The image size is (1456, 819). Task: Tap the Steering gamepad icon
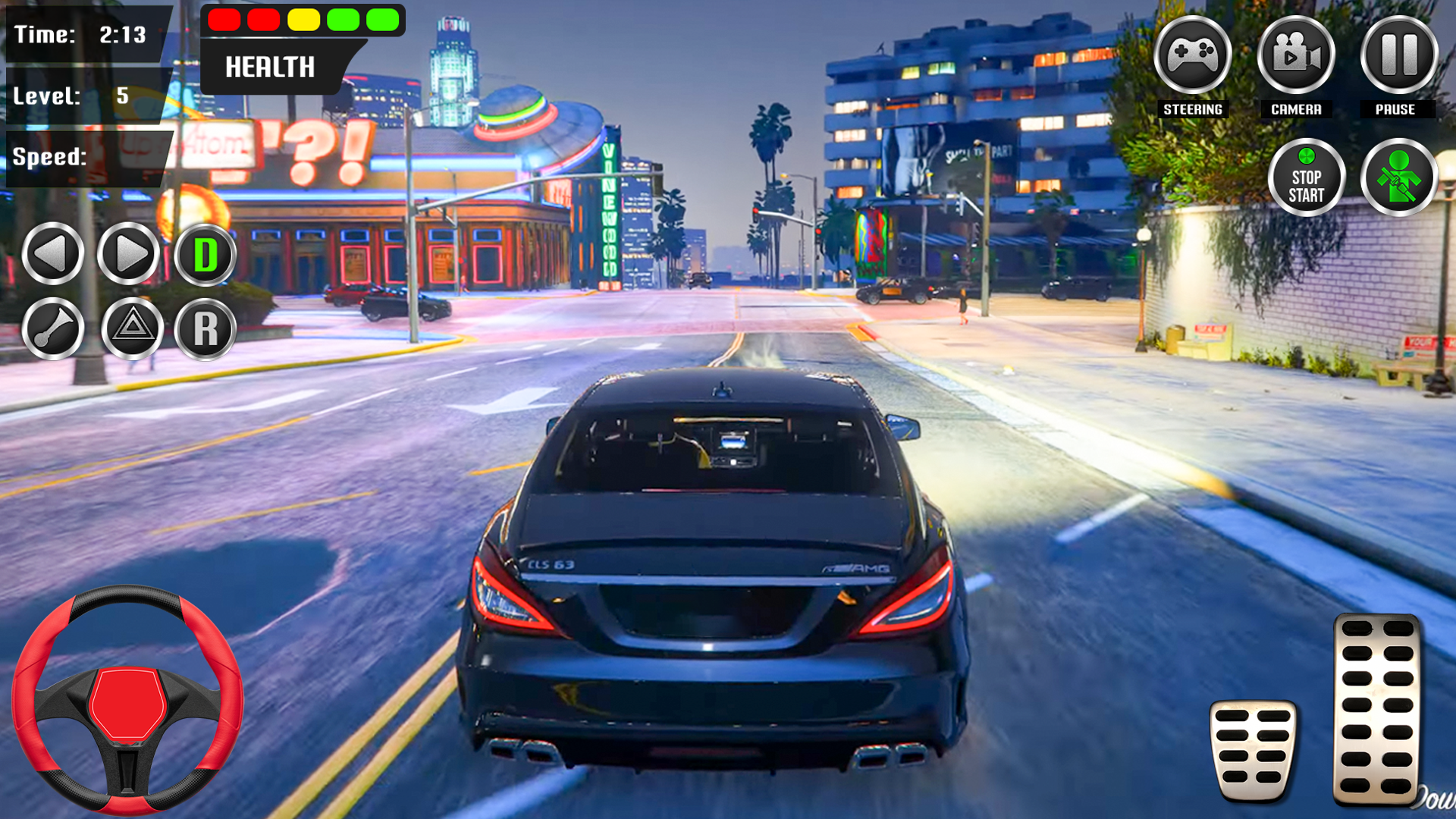point(1192,55)
